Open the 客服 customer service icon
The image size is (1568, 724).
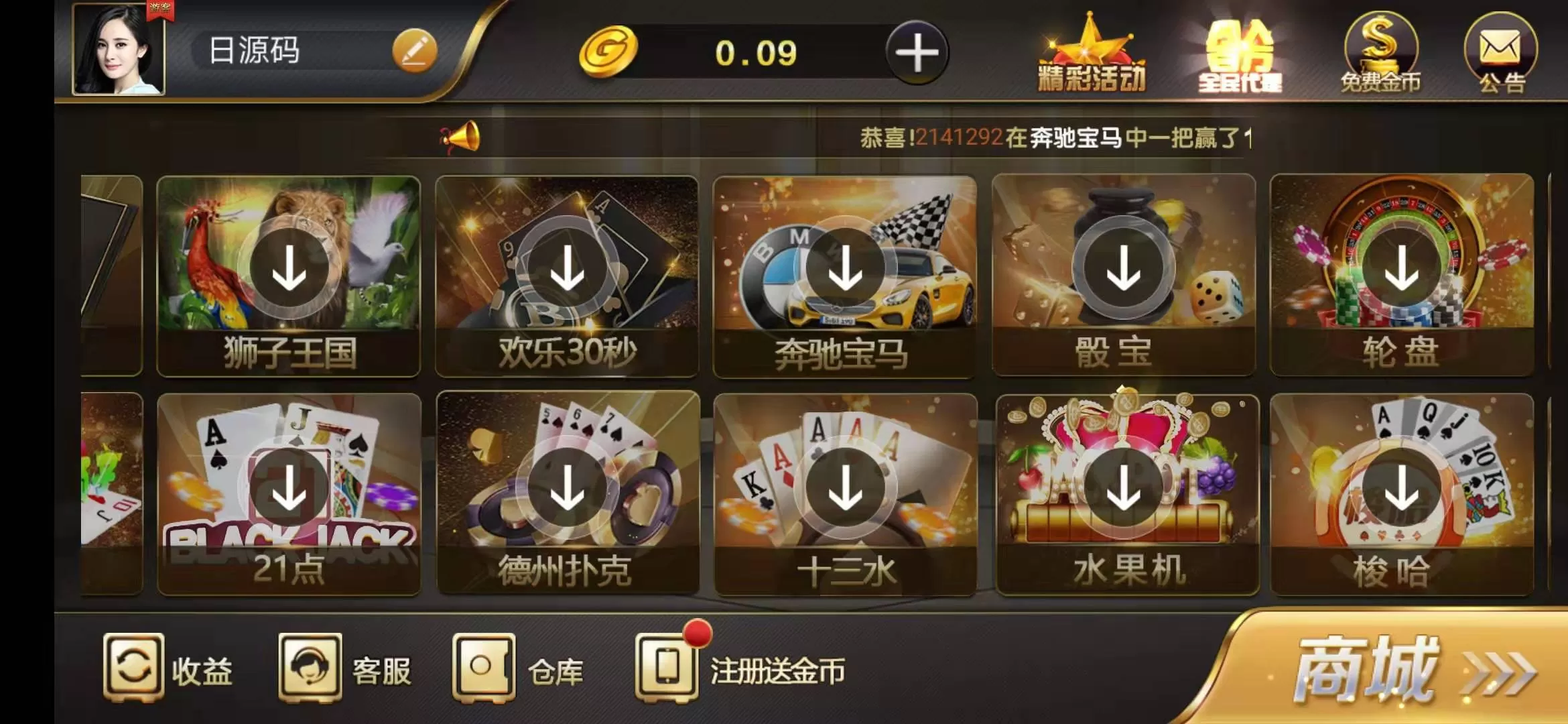tap(310, 666)
